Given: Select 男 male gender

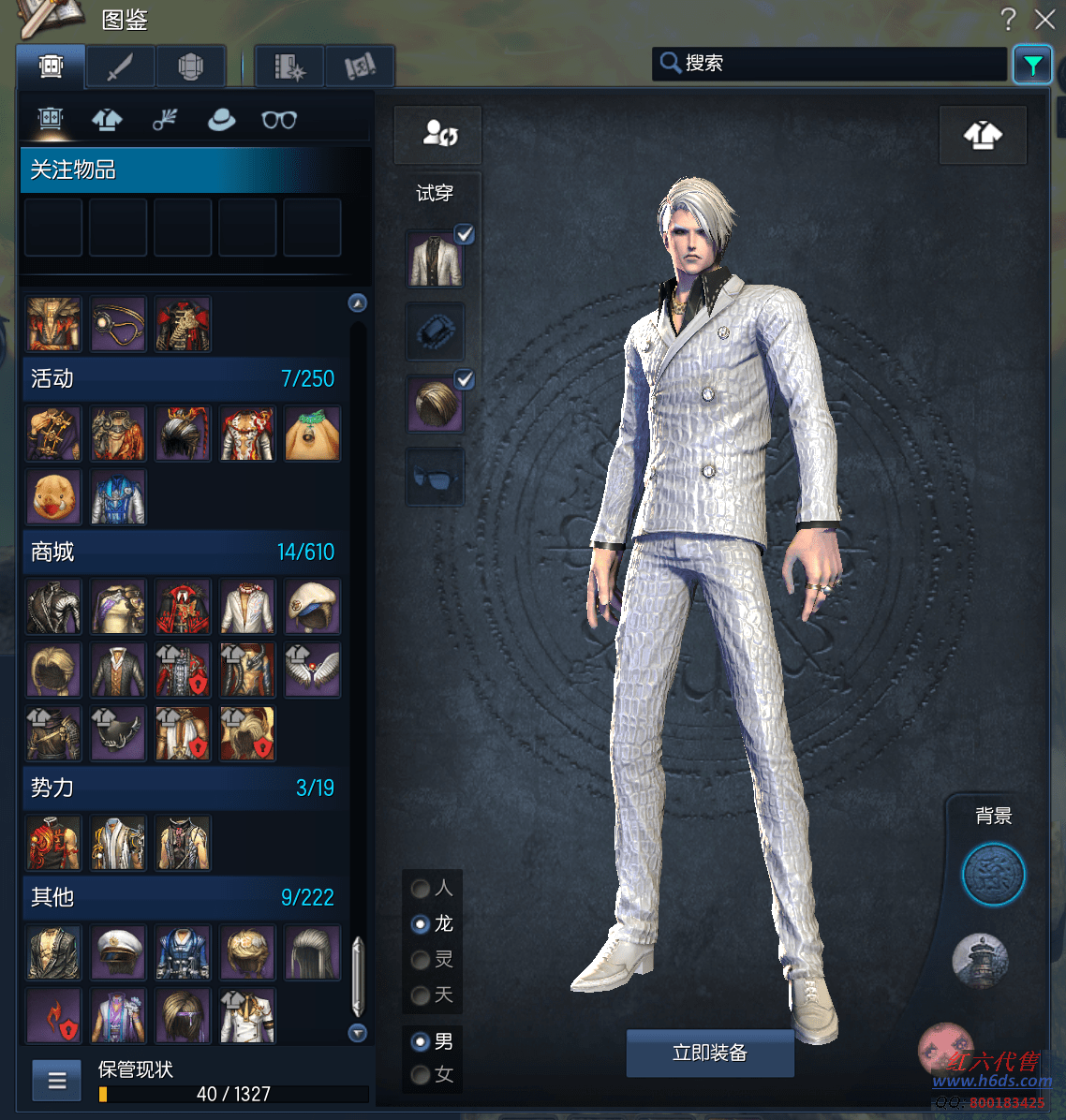Looking at the screenshot, I should [x=421, y=1041].
